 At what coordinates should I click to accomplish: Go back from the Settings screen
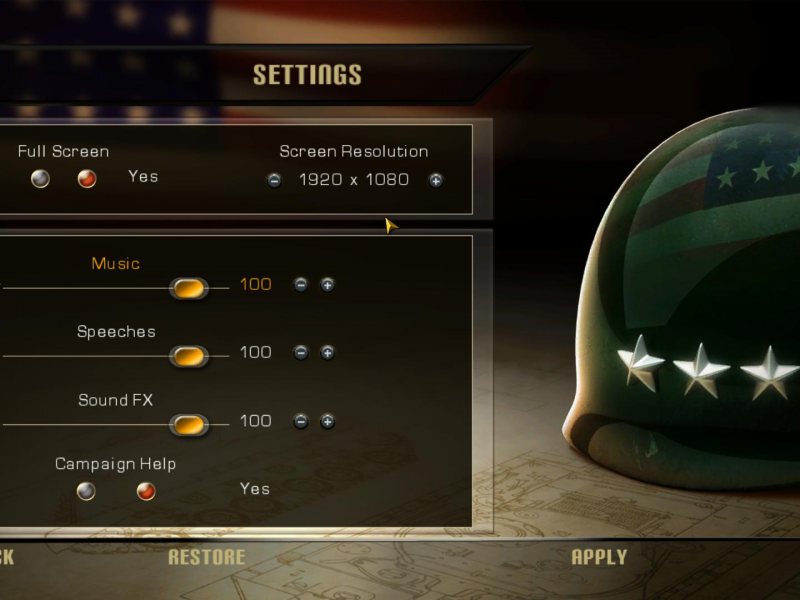coord(6,557)
